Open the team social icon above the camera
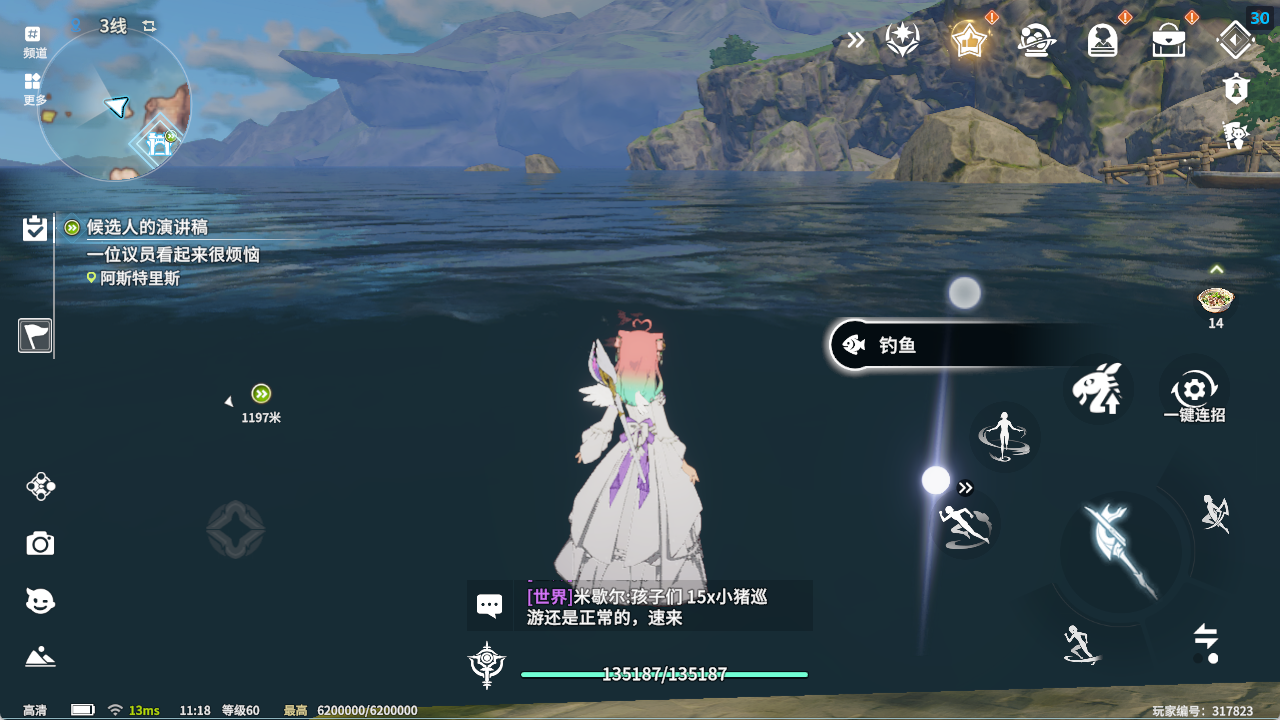This screenshot has height=720, width=1280. pos(38,487)
